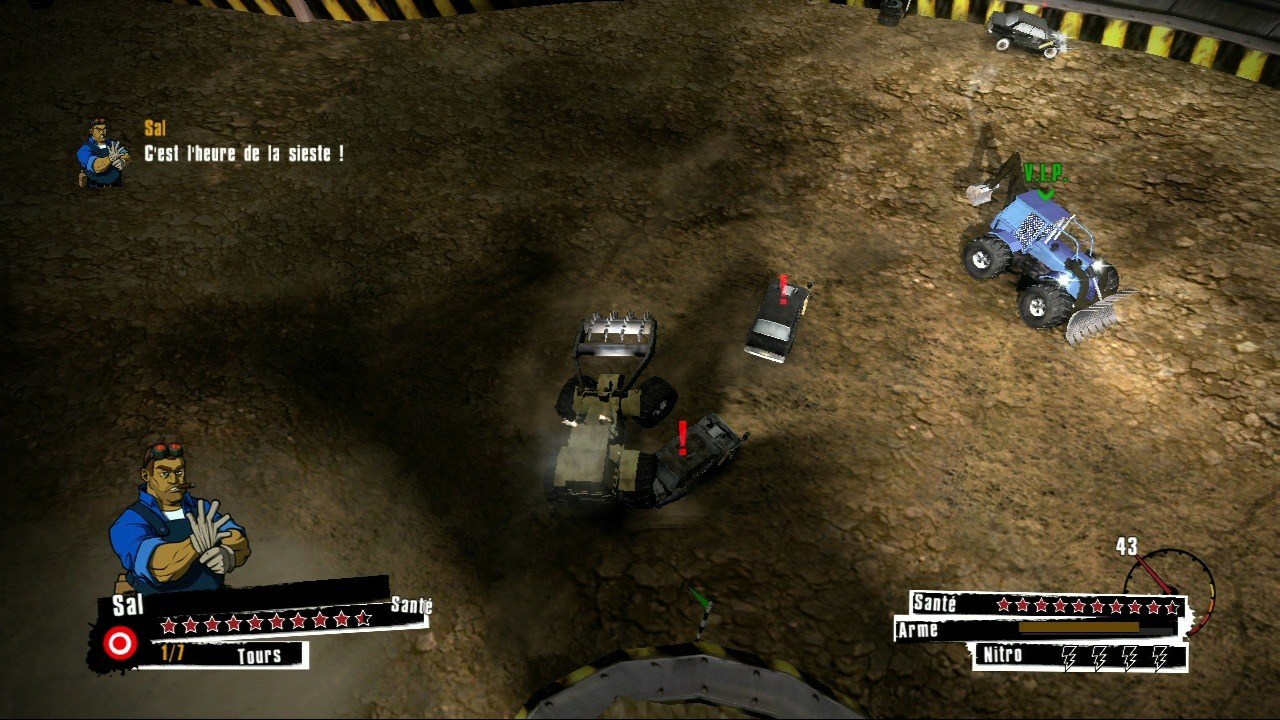The height and width of the screenshot is (720, 1280).
Task: Toggle the first star in Sal's Santé meter
Action: click(x=168, y=625)
